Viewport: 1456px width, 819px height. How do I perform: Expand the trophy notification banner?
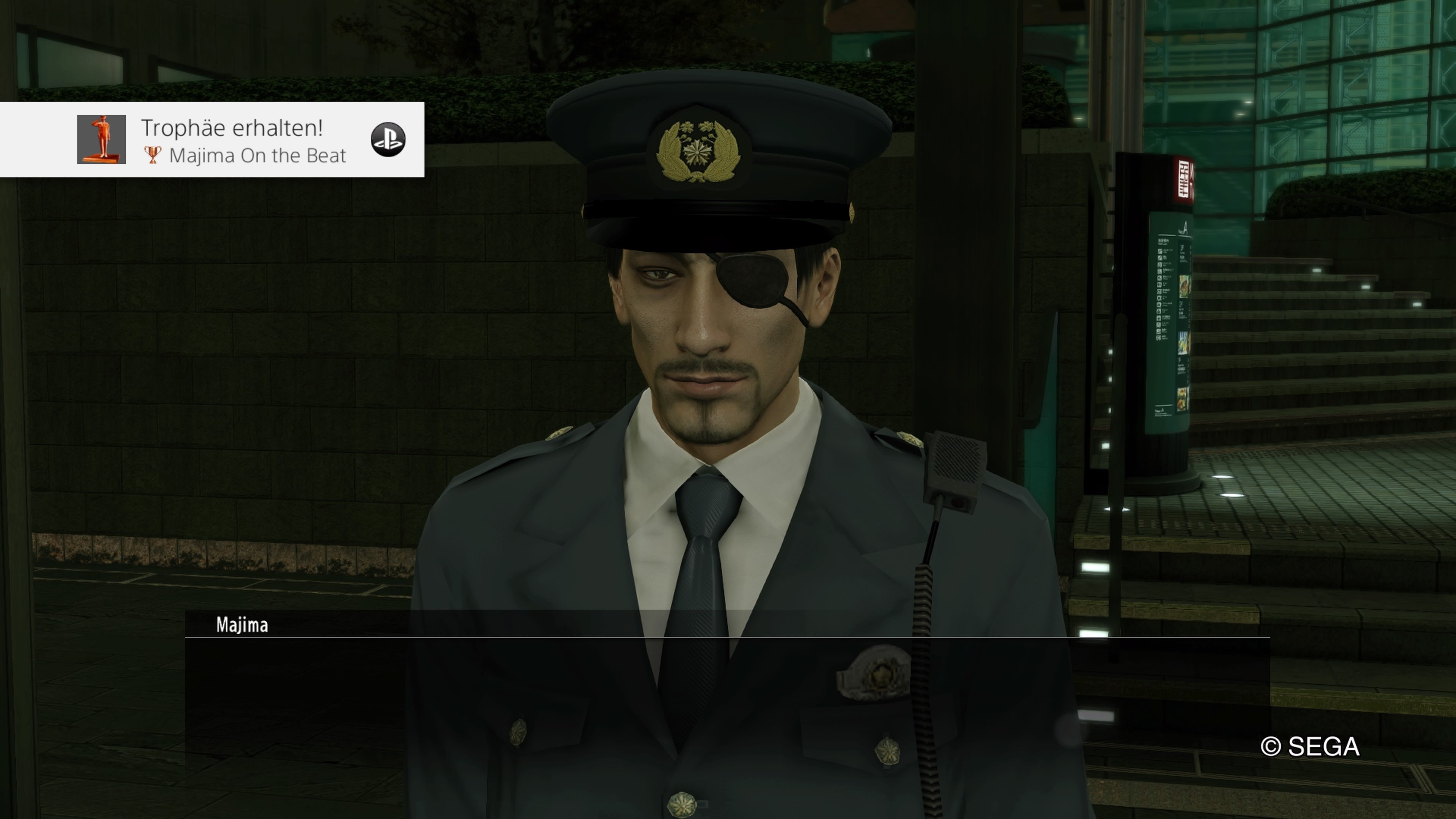(212, 138)
